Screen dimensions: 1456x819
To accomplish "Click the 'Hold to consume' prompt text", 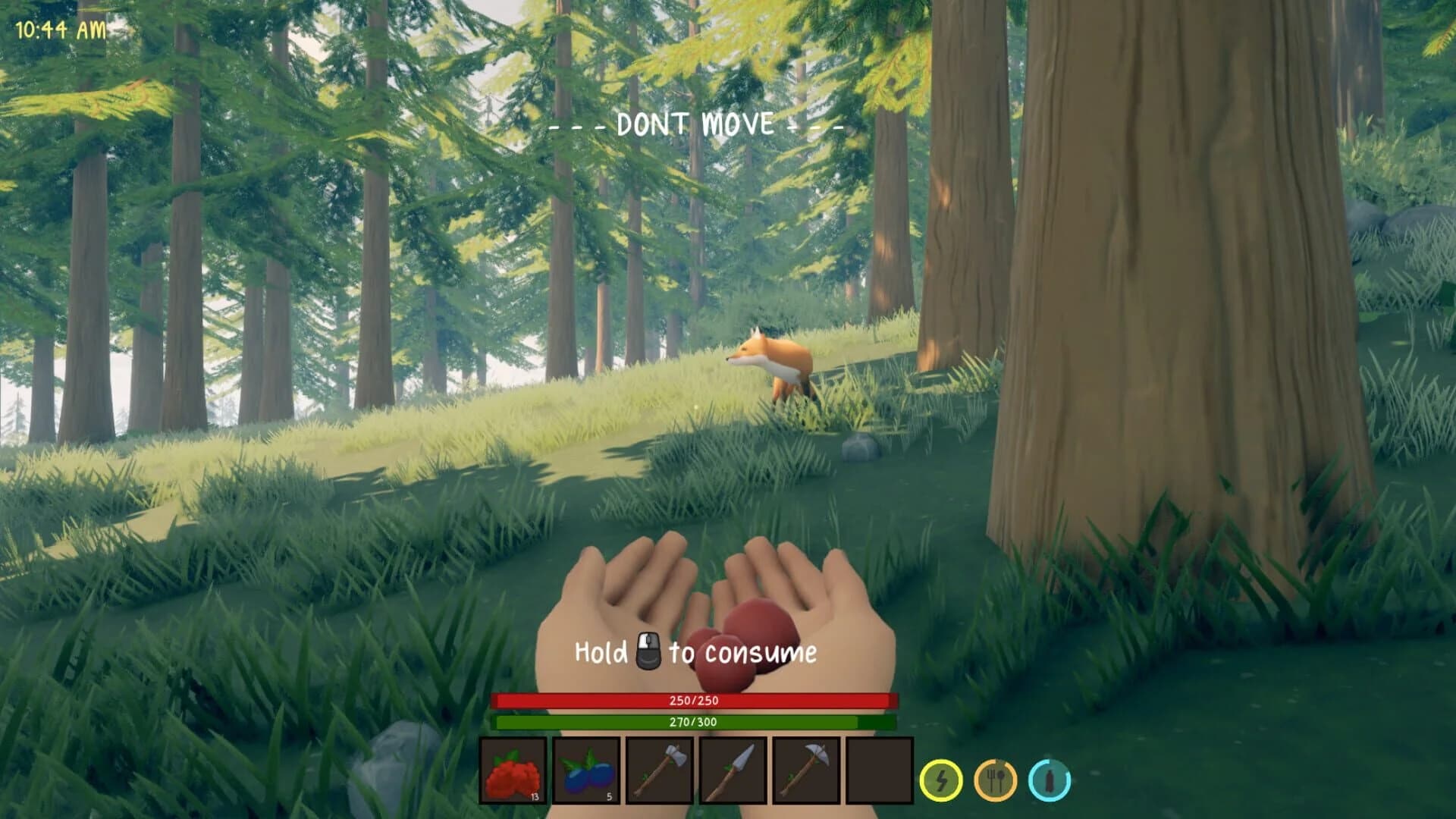I will click(696, 651).
